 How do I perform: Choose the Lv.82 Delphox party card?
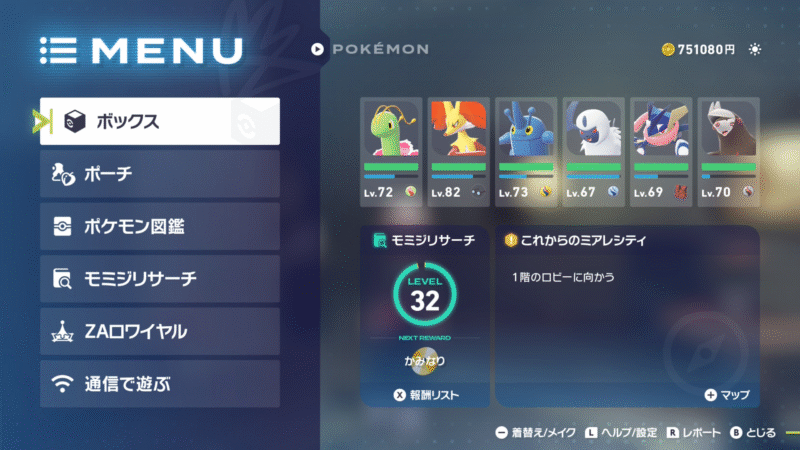pos(457,149)
